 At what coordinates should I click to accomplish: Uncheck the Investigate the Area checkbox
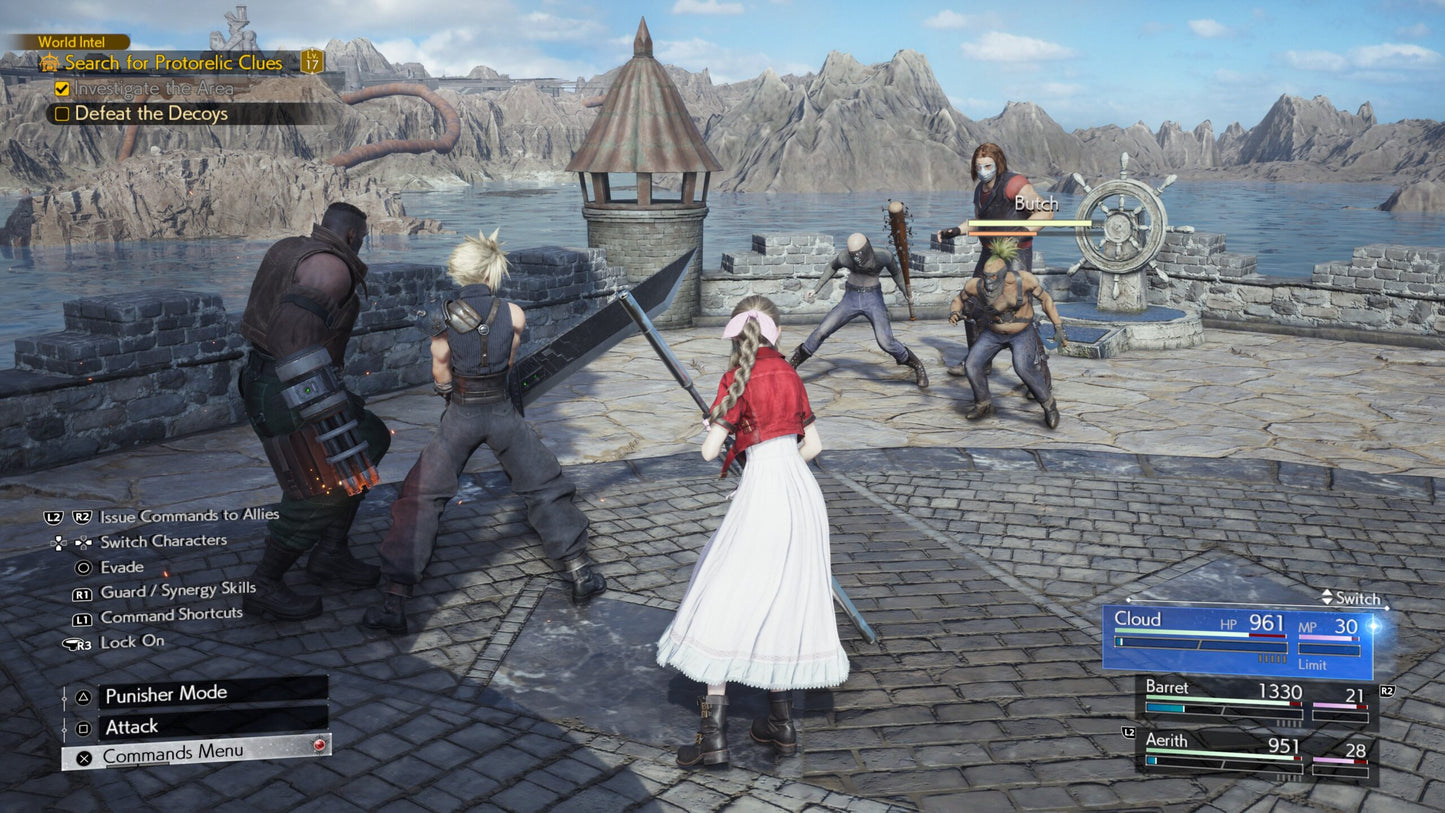64,89
